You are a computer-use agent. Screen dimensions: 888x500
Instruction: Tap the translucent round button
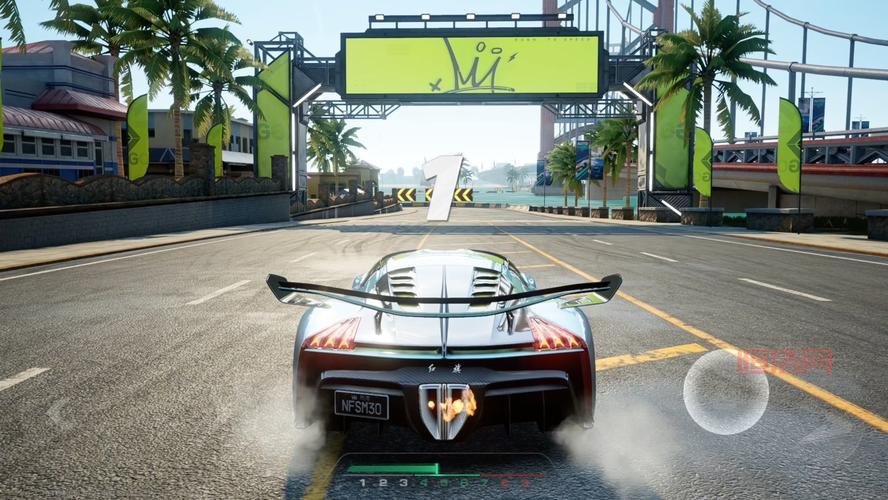(725, 391)
